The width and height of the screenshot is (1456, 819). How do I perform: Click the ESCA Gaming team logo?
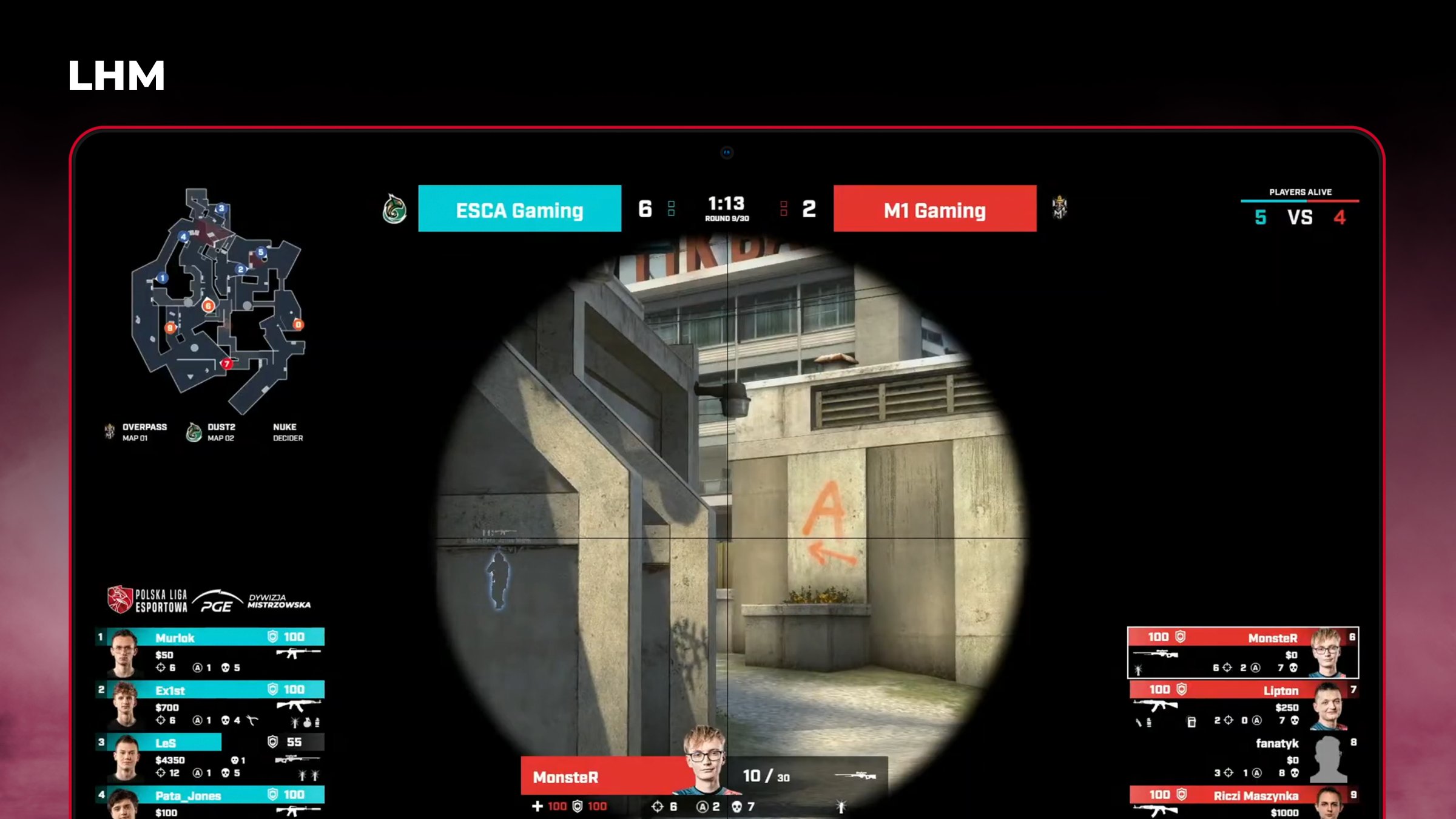[x=394, y=209]
